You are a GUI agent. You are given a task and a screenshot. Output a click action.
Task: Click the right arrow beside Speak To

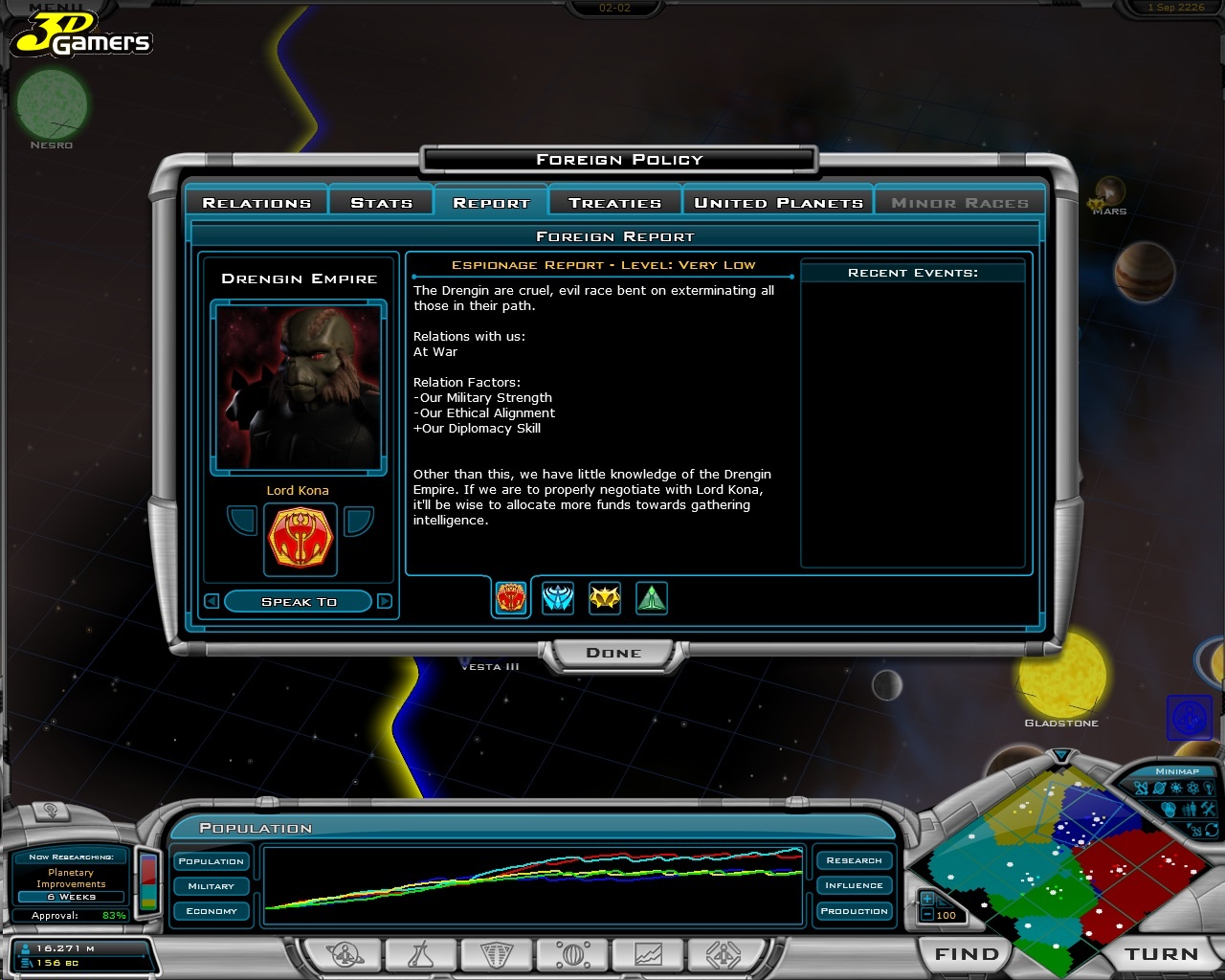(x=385, y=601)
